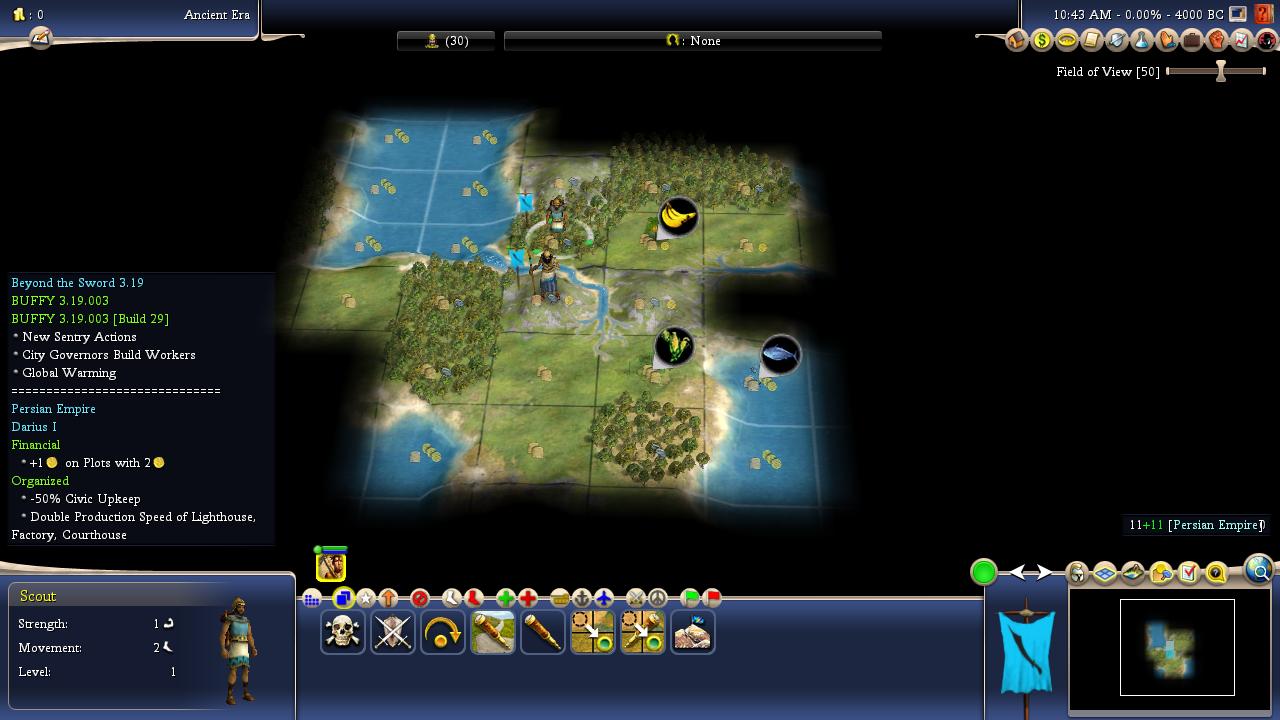Open the globe view magnifier button
Image resolution: width=1280 pixels, height=720 pixels.
(1259, 570)
